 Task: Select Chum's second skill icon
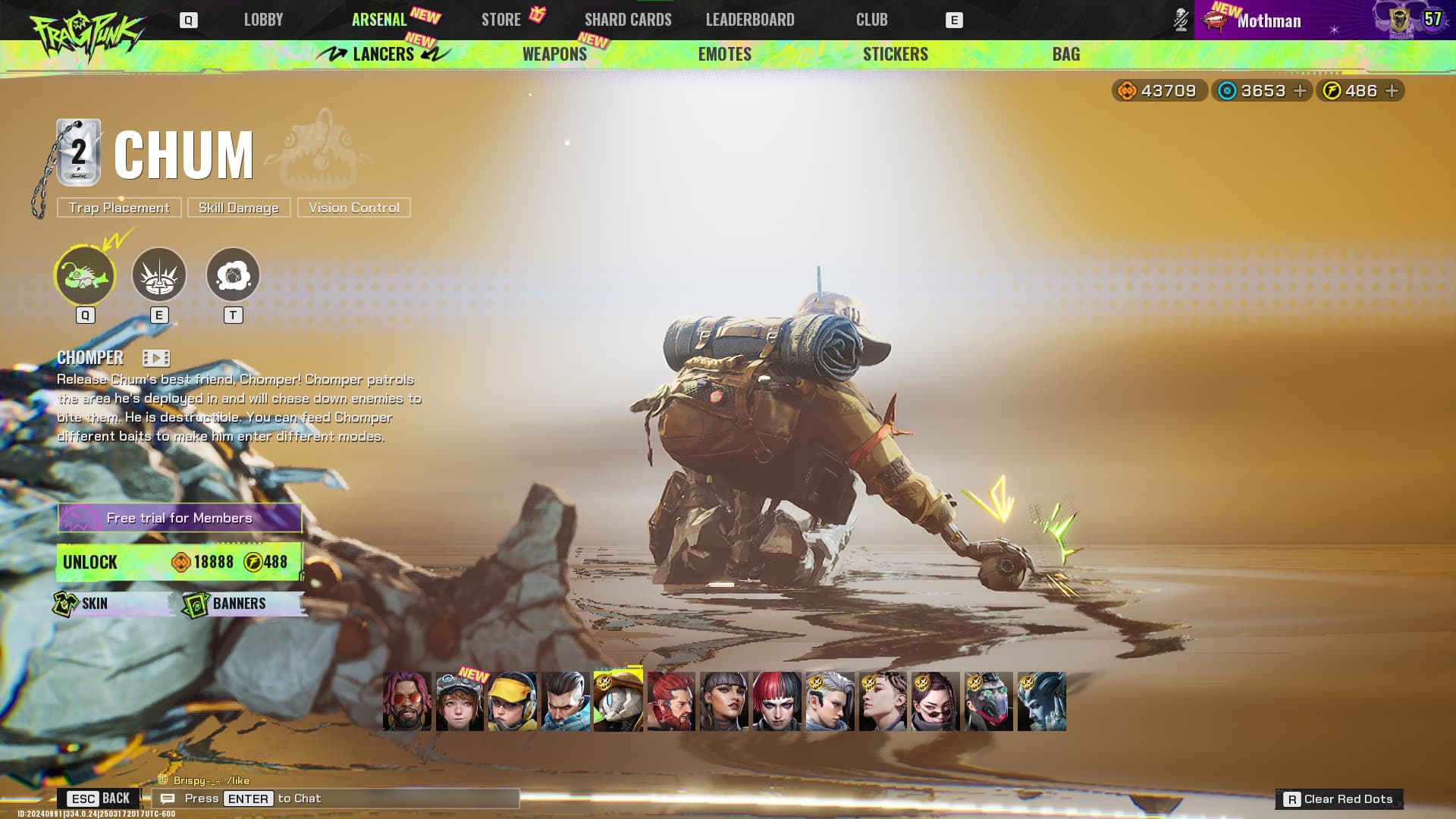(x=159, y=275)
